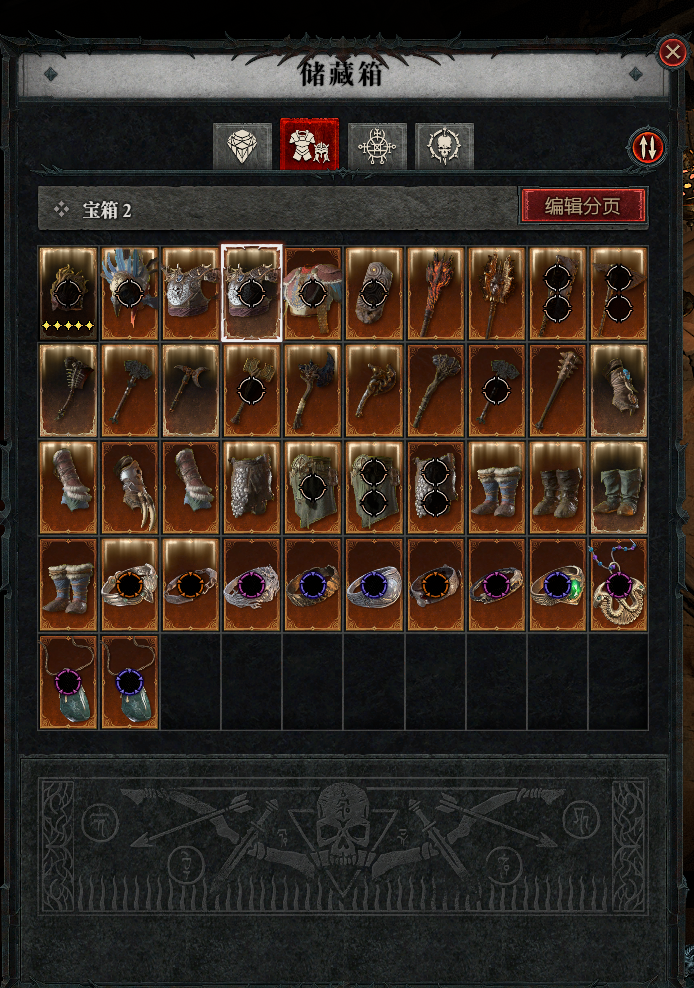The width and height of the screenshot is (694, 988).
Task: Pick the gauntlet with long claws
Action: click(x=130, y=489)
